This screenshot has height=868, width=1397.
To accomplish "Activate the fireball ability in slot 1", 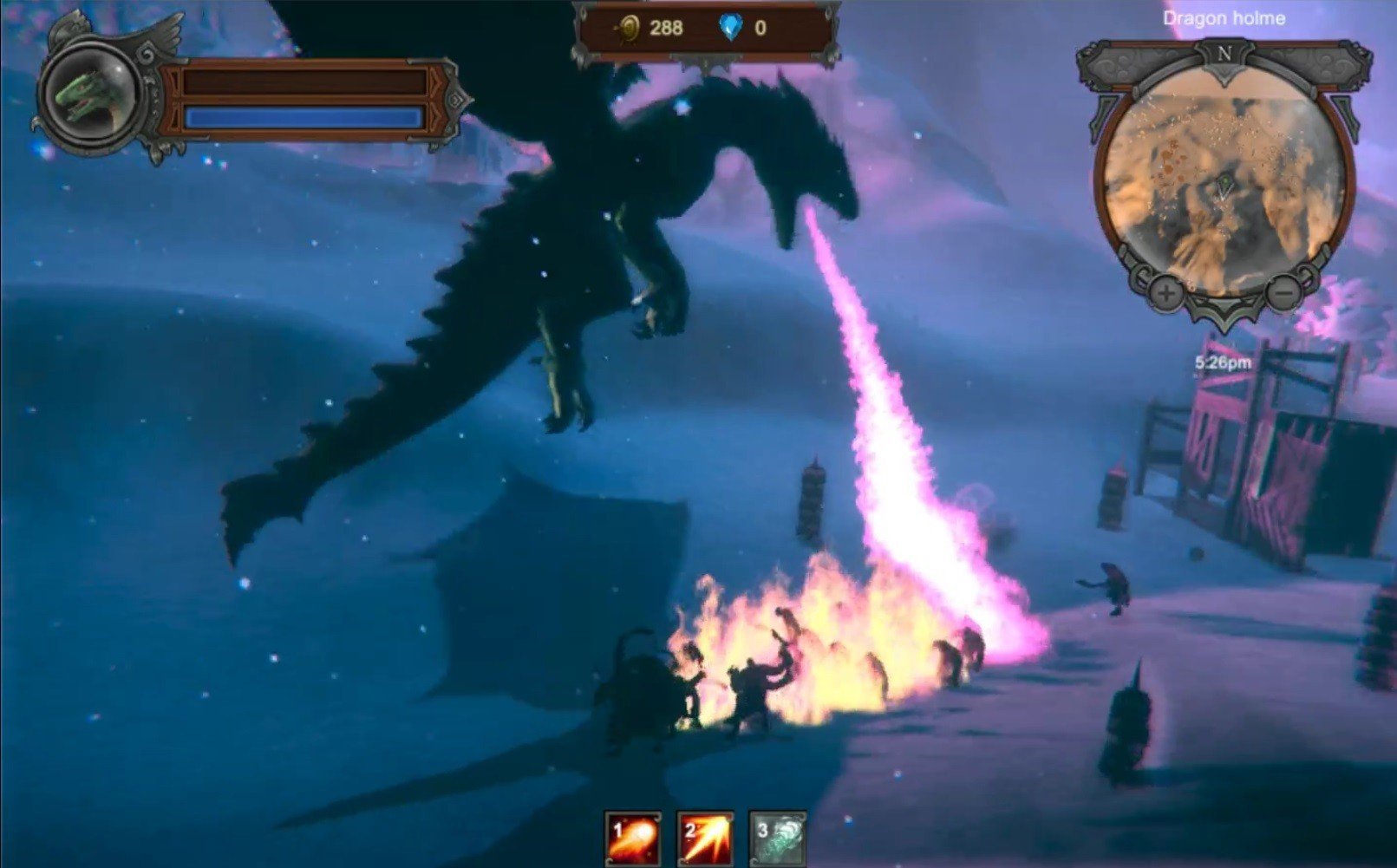I will pyautogui.click(x=633, y=839).
